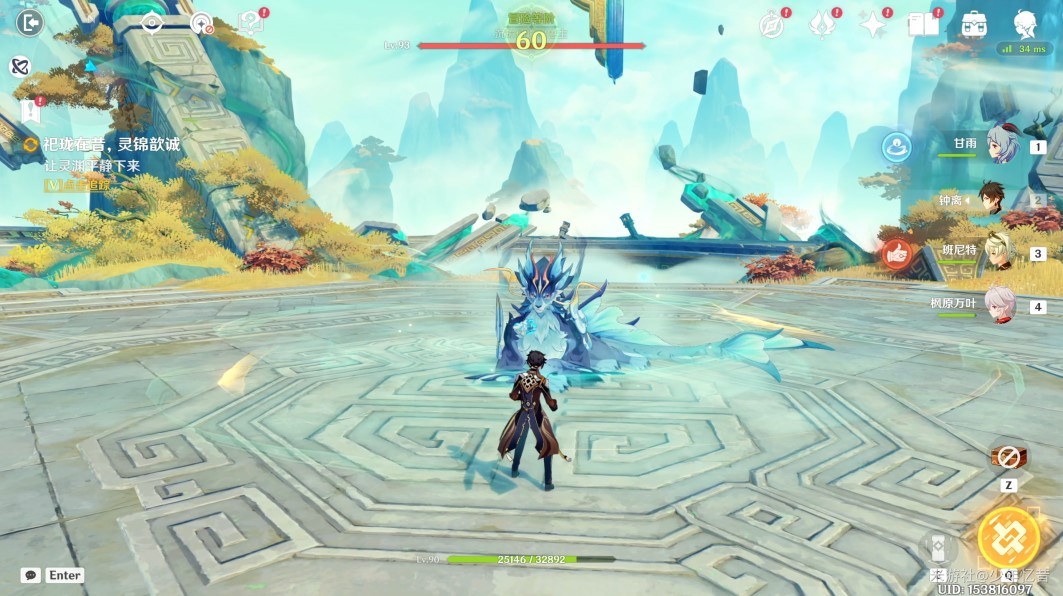The image size is (1063, 596).
Task: Open the events compass icon
Action: pyautogui.click(x=771, y=24)
